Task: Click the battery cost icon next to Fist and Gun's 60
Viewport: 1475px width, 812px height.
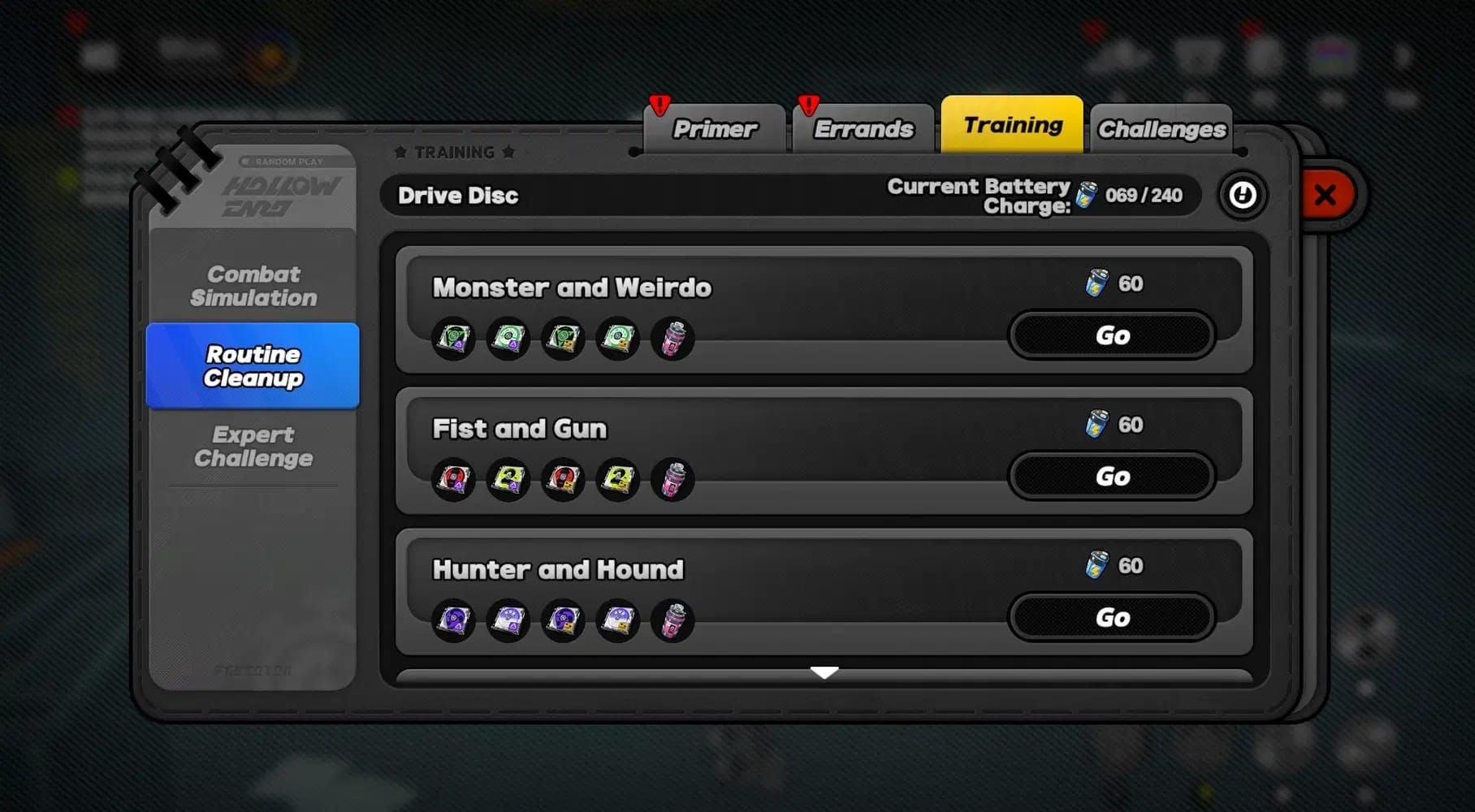Action: coord(1098,425)
